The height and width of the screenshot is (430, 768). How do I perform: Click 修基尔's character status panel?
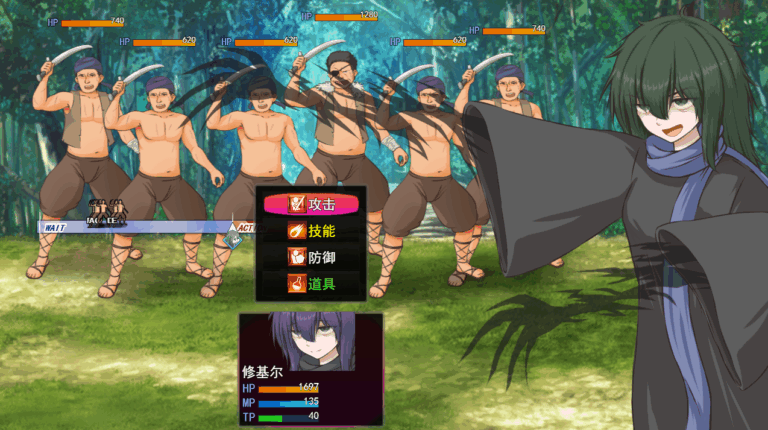point(310,368)
